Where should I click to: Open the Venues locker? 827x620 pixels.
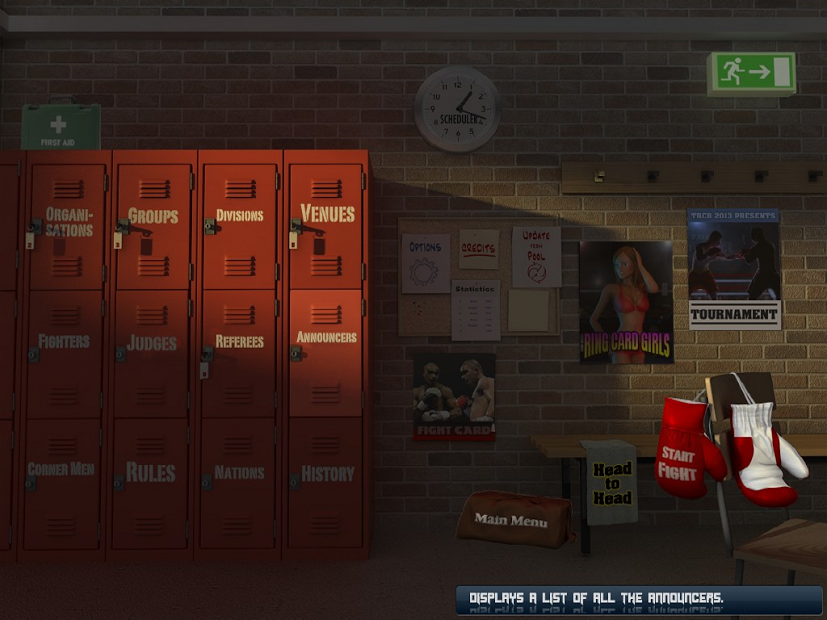point(327,214)
